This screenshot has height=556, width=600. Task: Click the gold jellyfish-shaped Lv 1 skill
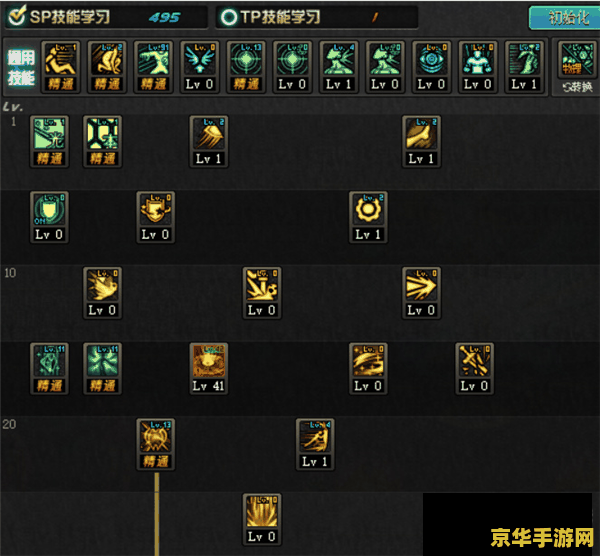(209, 135)
